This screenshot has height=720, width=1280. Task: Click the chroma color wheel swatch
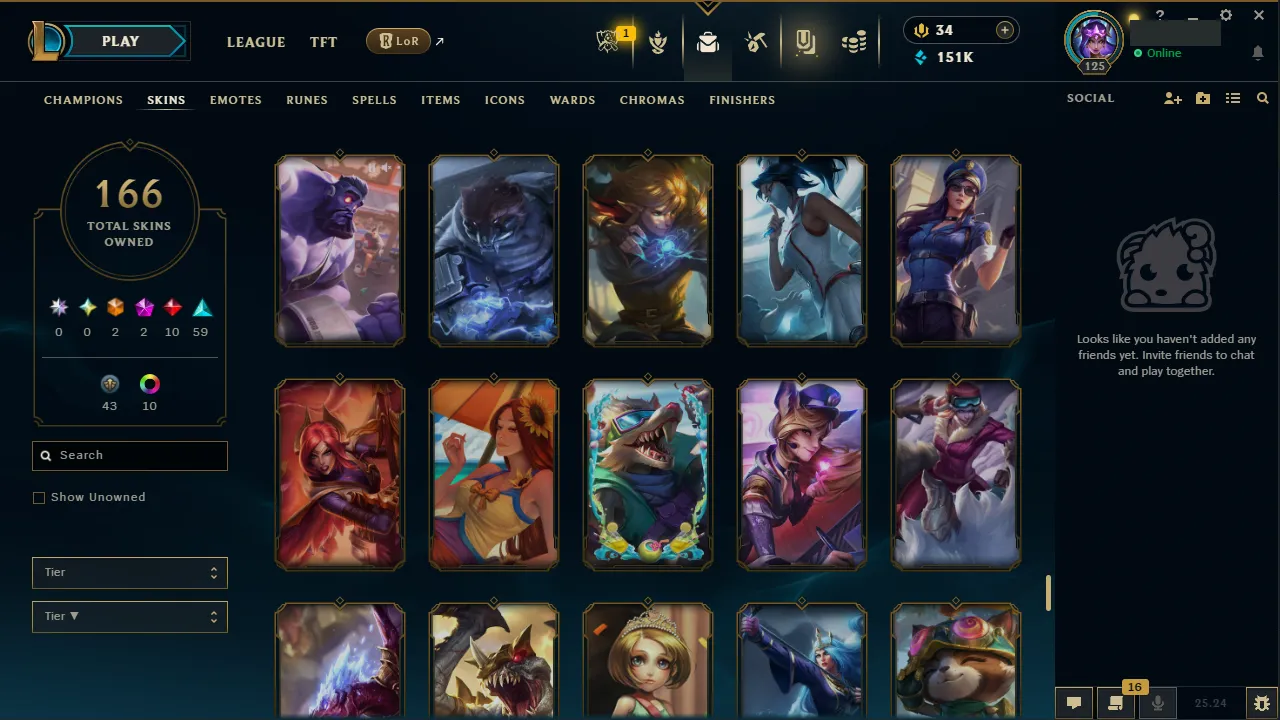(x=149, y=384)
